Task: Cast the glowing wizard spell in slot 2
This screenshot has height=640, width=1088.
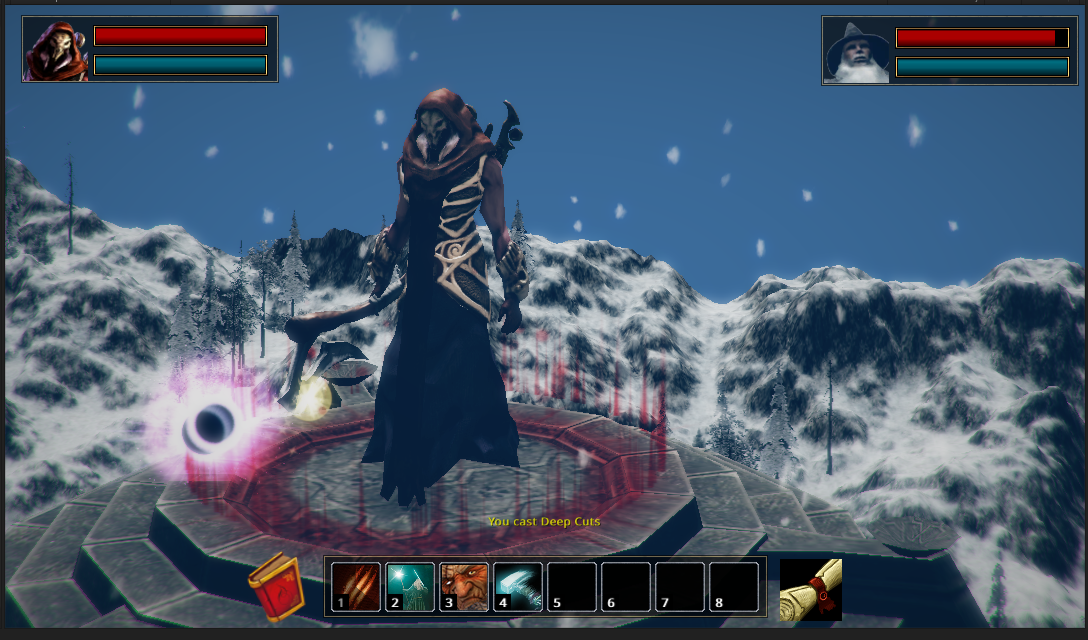Action: 410,586
